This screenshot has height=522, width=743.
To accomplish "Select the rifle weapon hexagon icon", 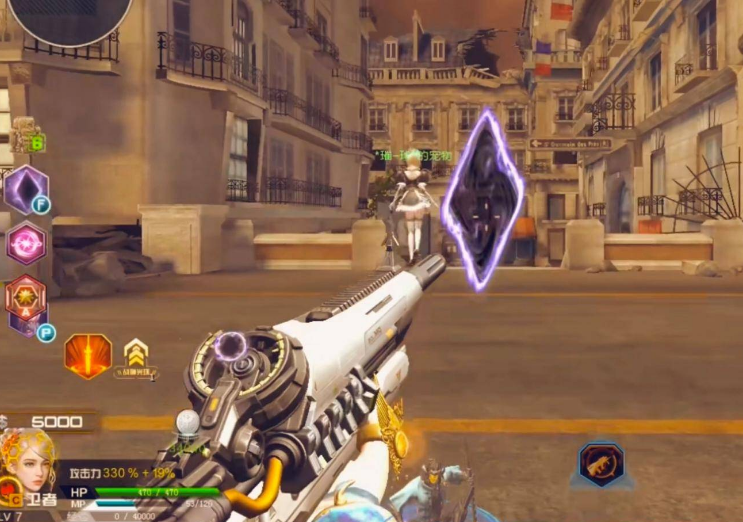I will (x=601, y=464).
